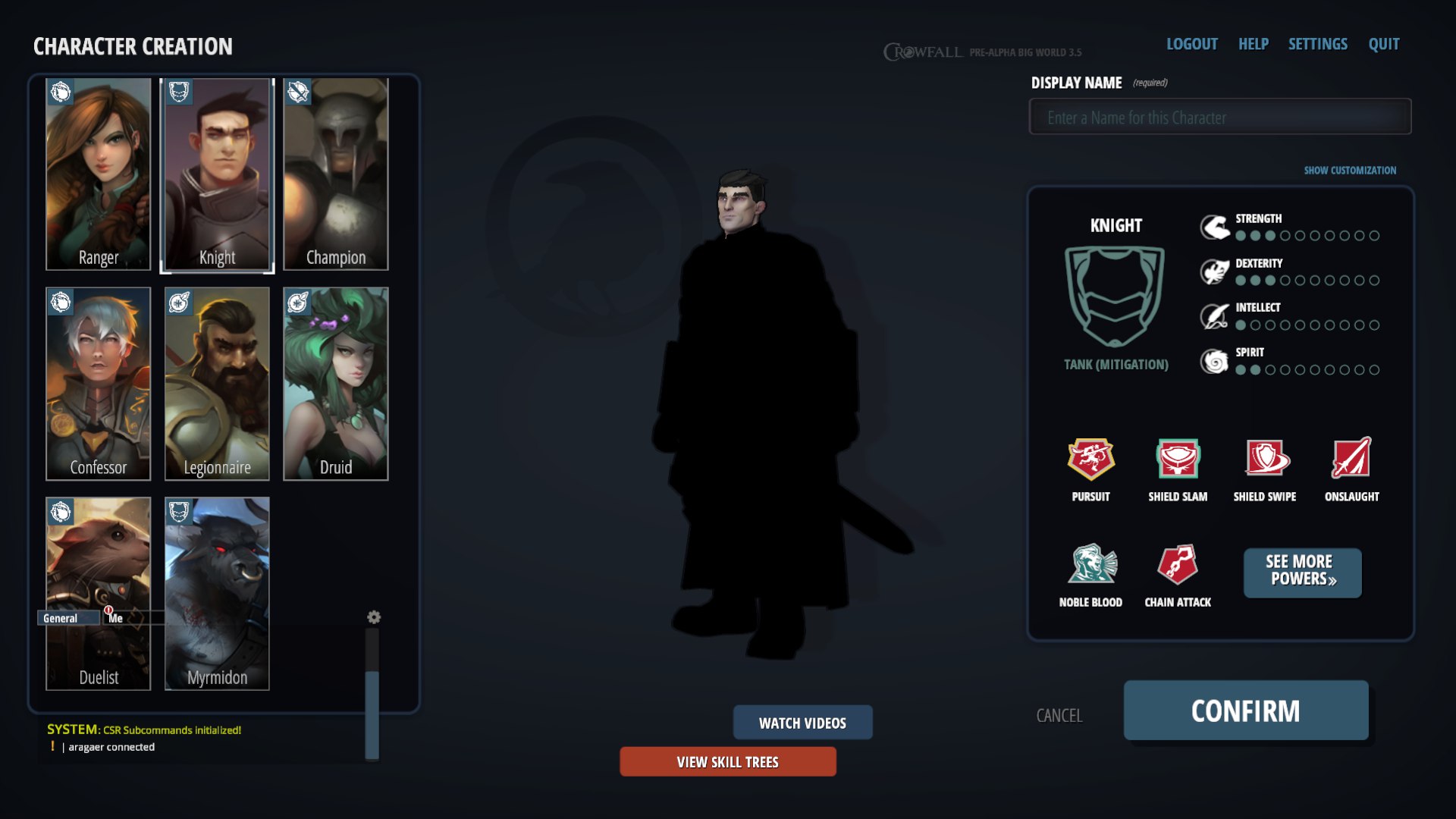1456x819 pixels.
Task: Pick the Confessor class portrait
Action: 99,383
